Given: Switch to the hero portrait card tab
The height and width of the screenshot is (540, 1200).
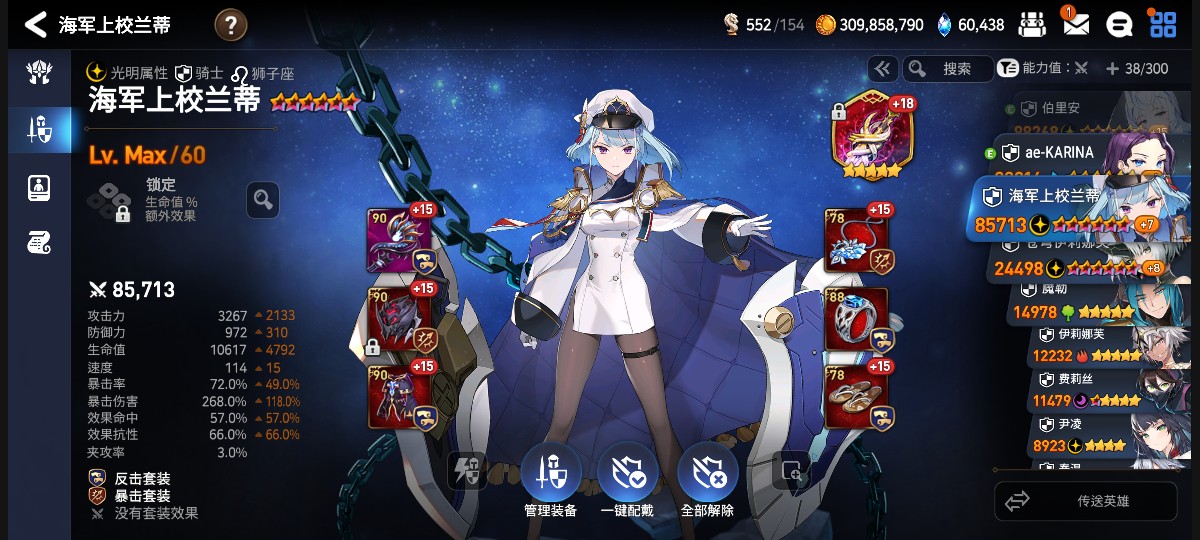Looking at the screenshot, I should pyautogui.click(x=40, y=186).
